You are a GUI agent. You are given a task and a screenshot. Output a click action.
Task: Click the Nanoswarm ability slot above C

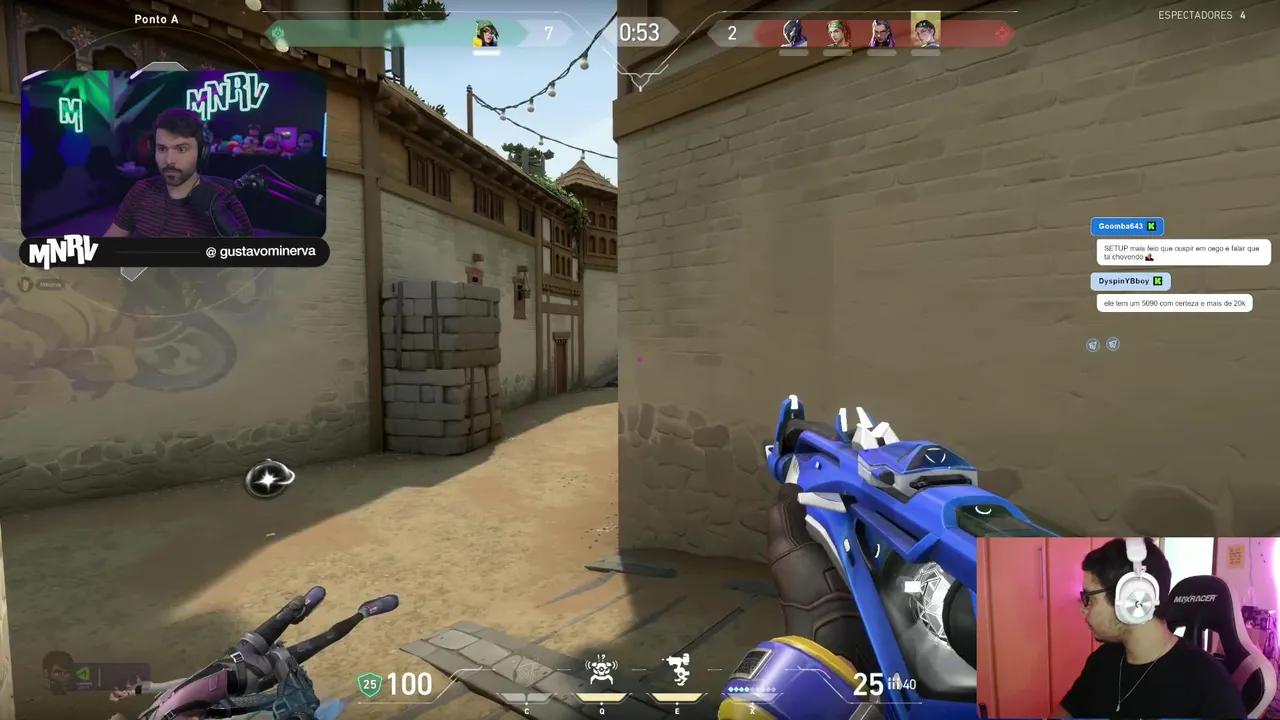[x=527, y=670]
